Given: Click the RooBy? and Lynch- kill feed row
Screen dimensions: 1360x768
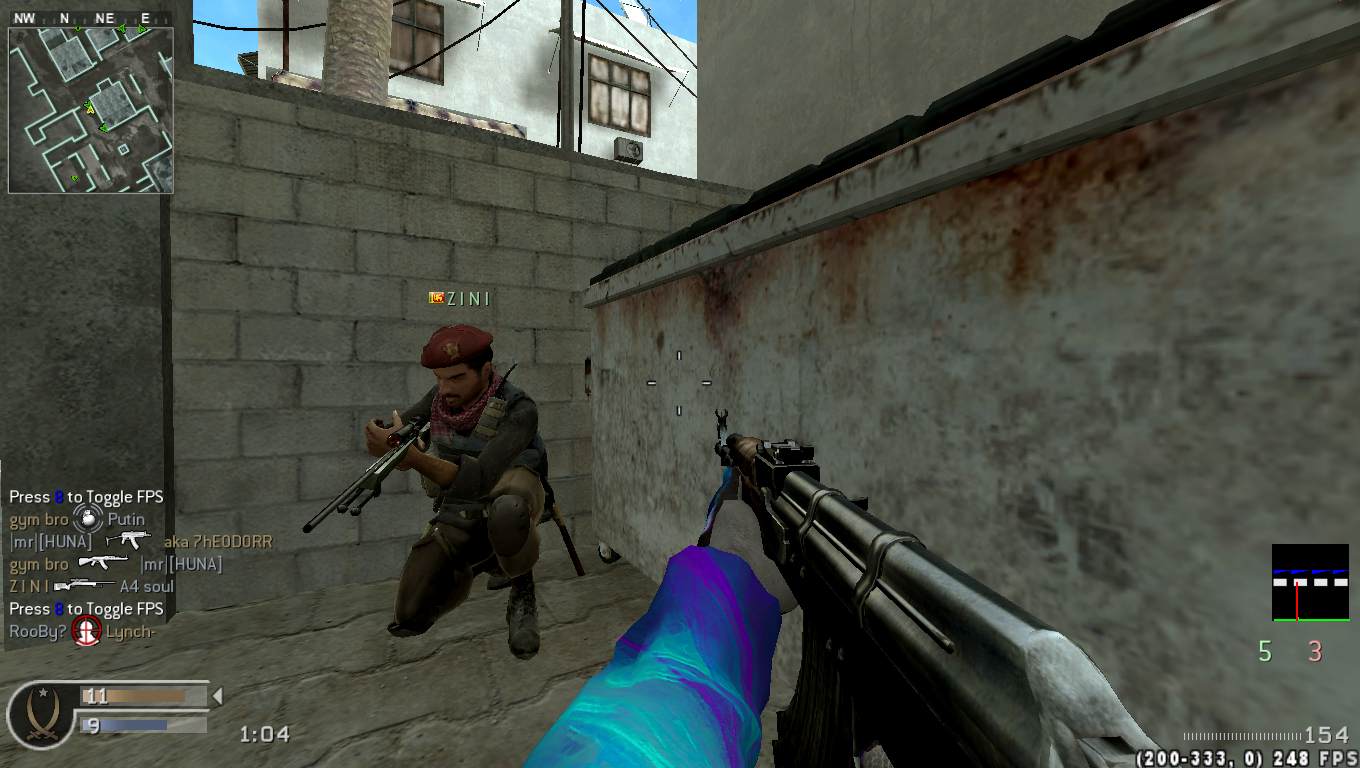Looking at the screenshot, I should [x=85, y=632].
